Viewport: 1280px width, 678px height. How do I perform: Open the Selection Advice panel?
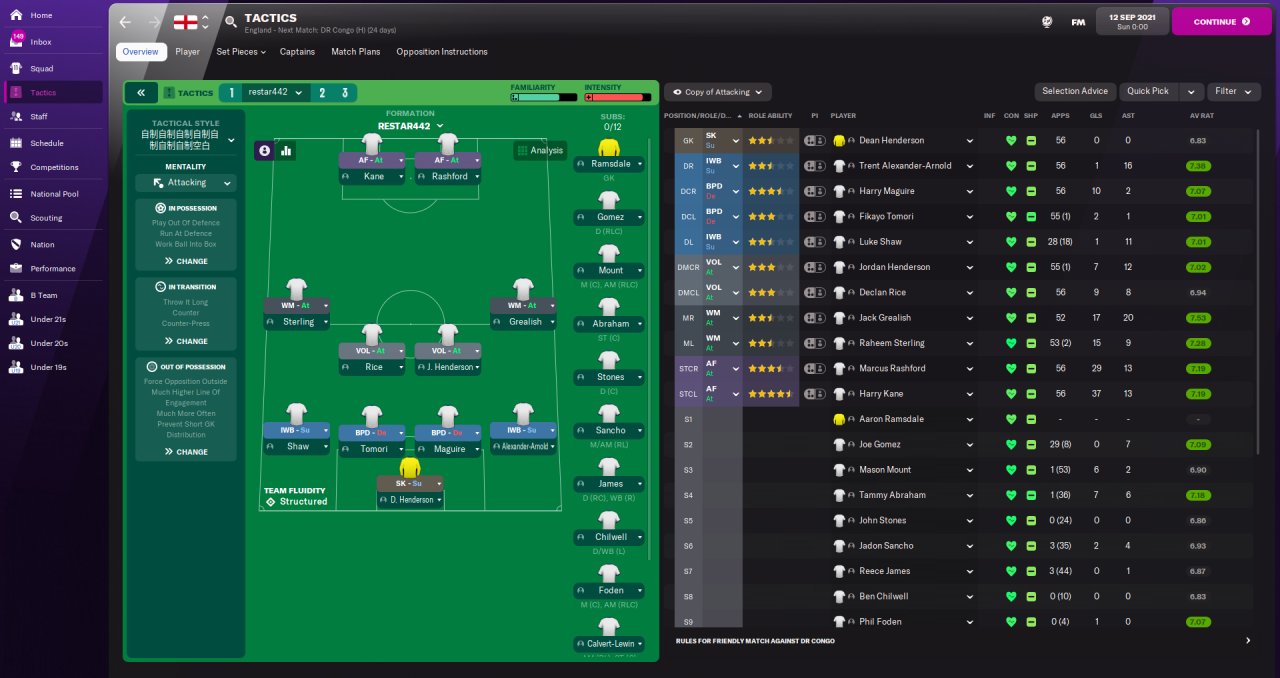pos(1074,91)
